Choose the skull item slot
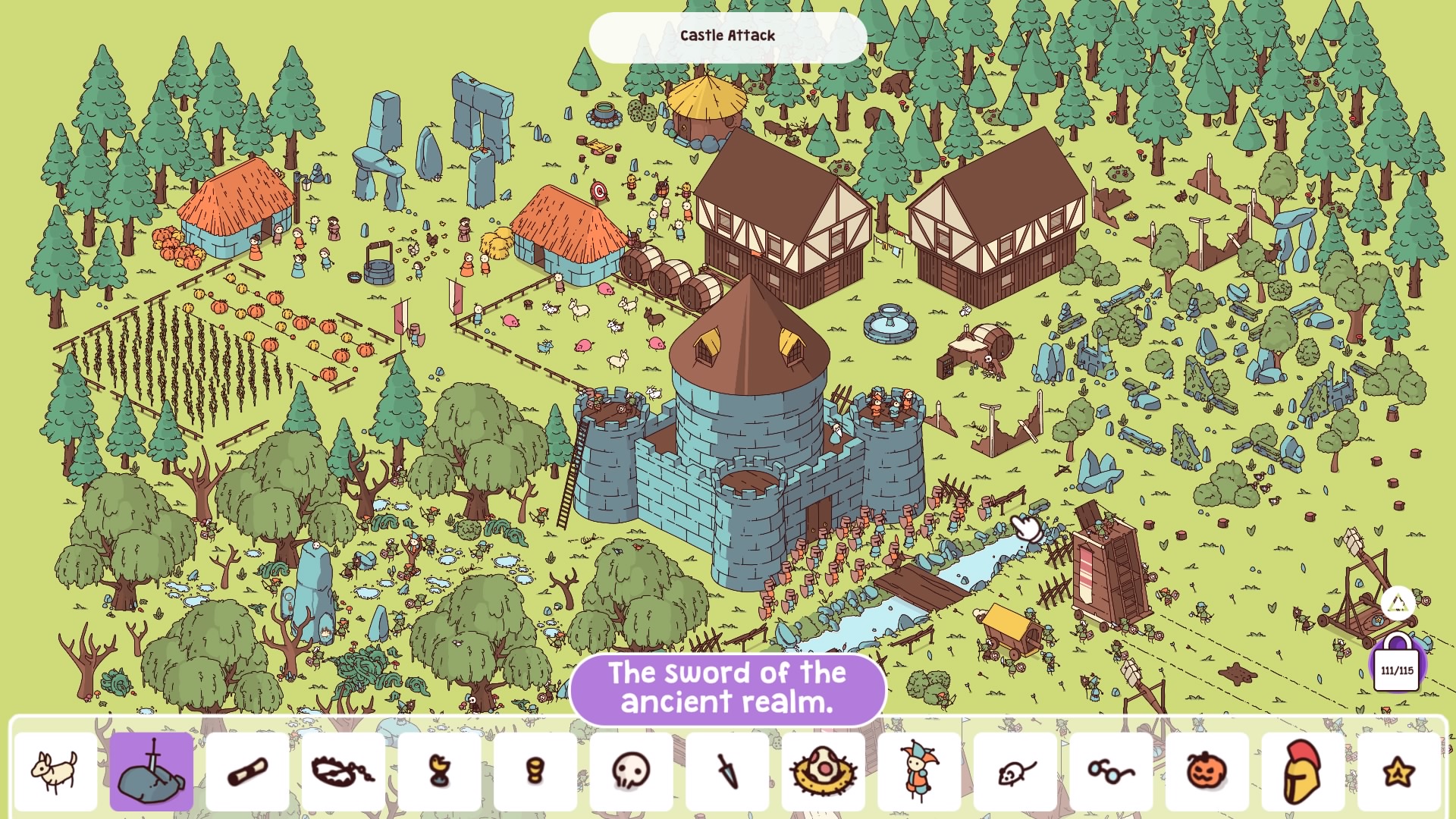 pos(631,771)
